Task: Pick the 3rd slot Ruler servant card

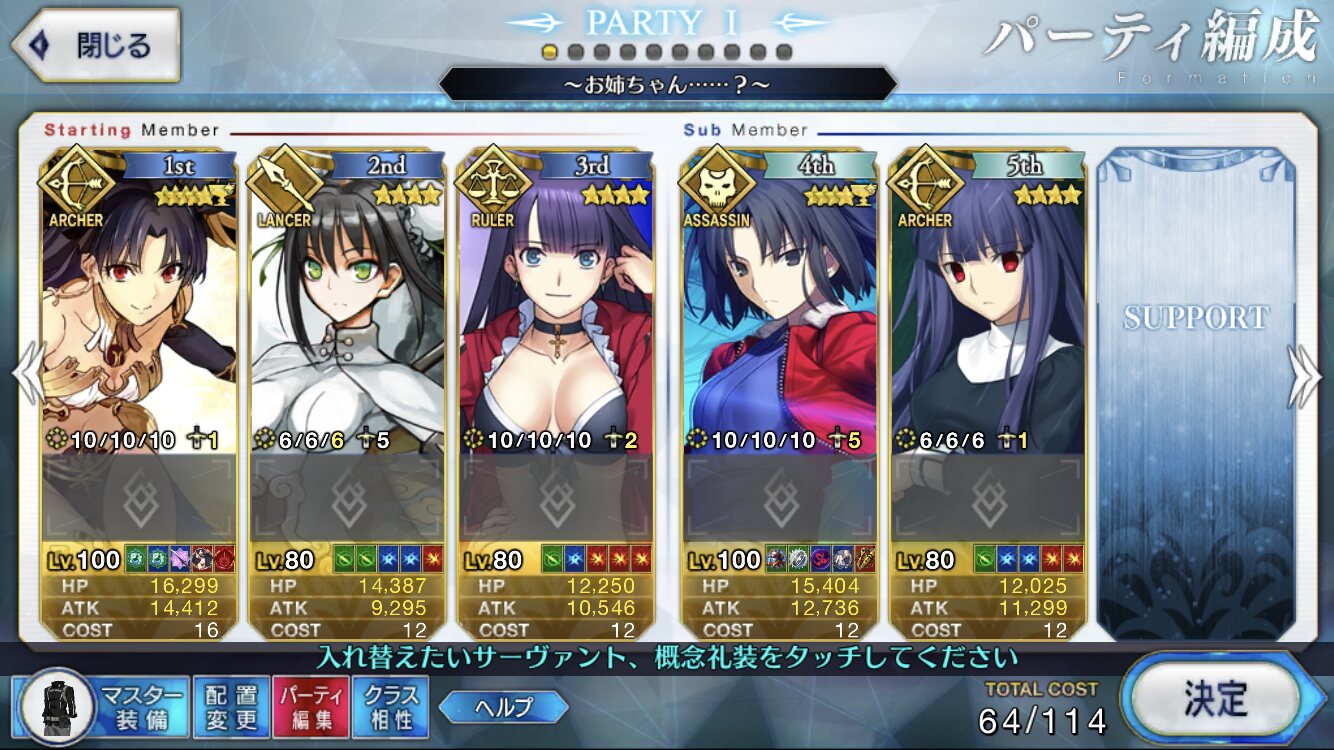Action: tap(556, 320)
